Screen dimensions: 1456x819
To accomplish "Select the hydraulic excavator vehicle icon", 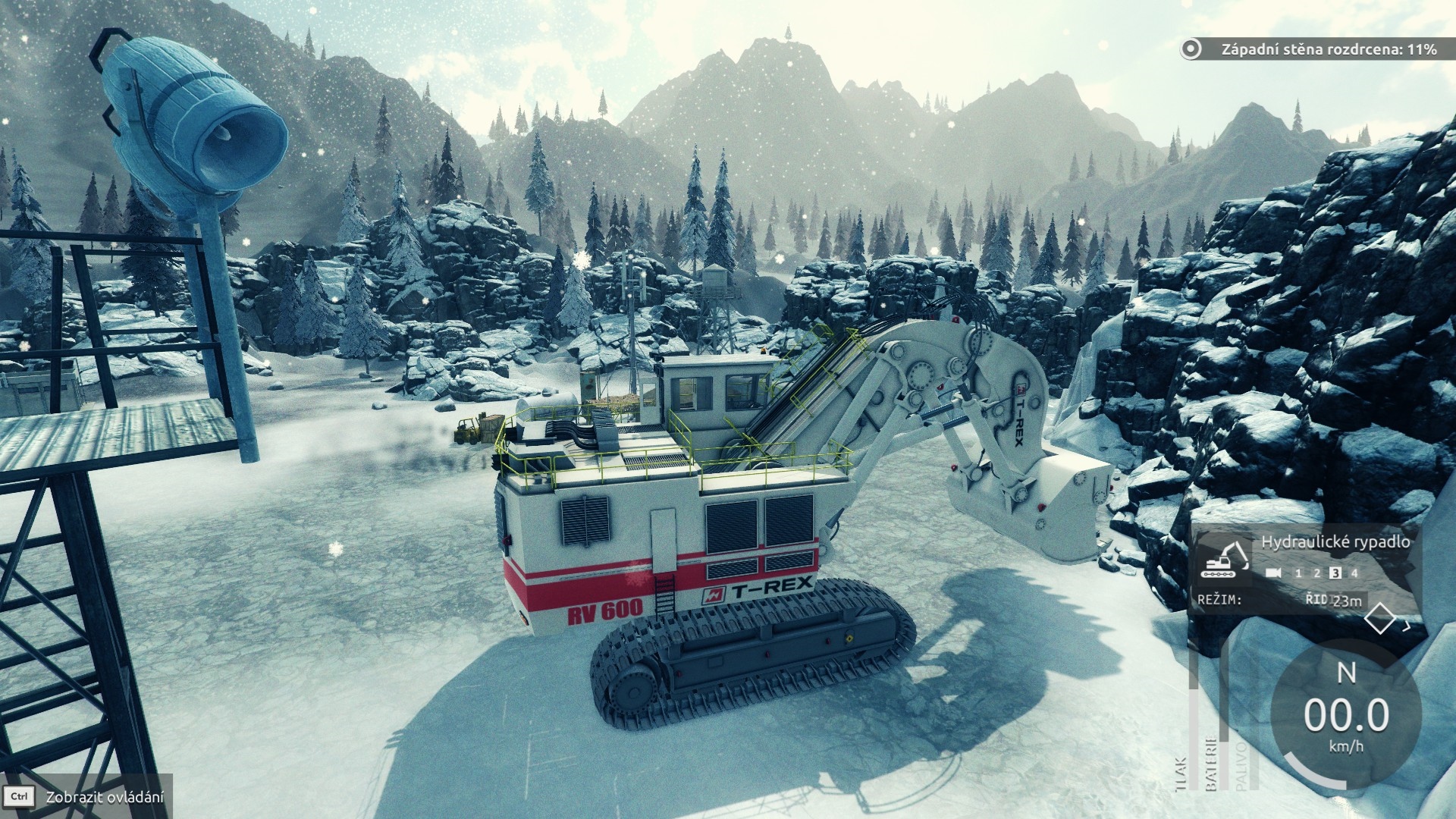I will [1225, 560].
